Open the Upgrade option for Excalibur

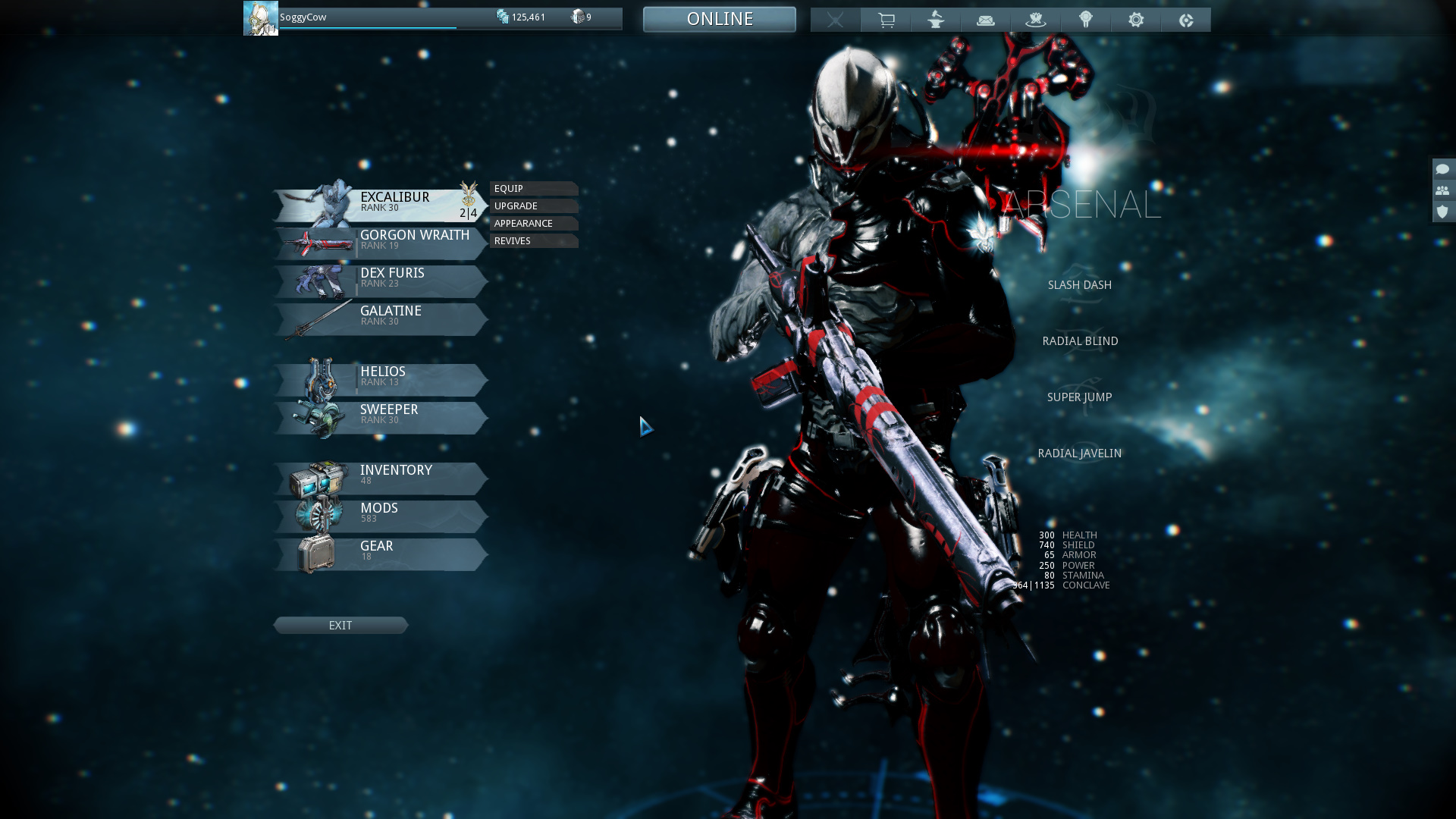533,206
